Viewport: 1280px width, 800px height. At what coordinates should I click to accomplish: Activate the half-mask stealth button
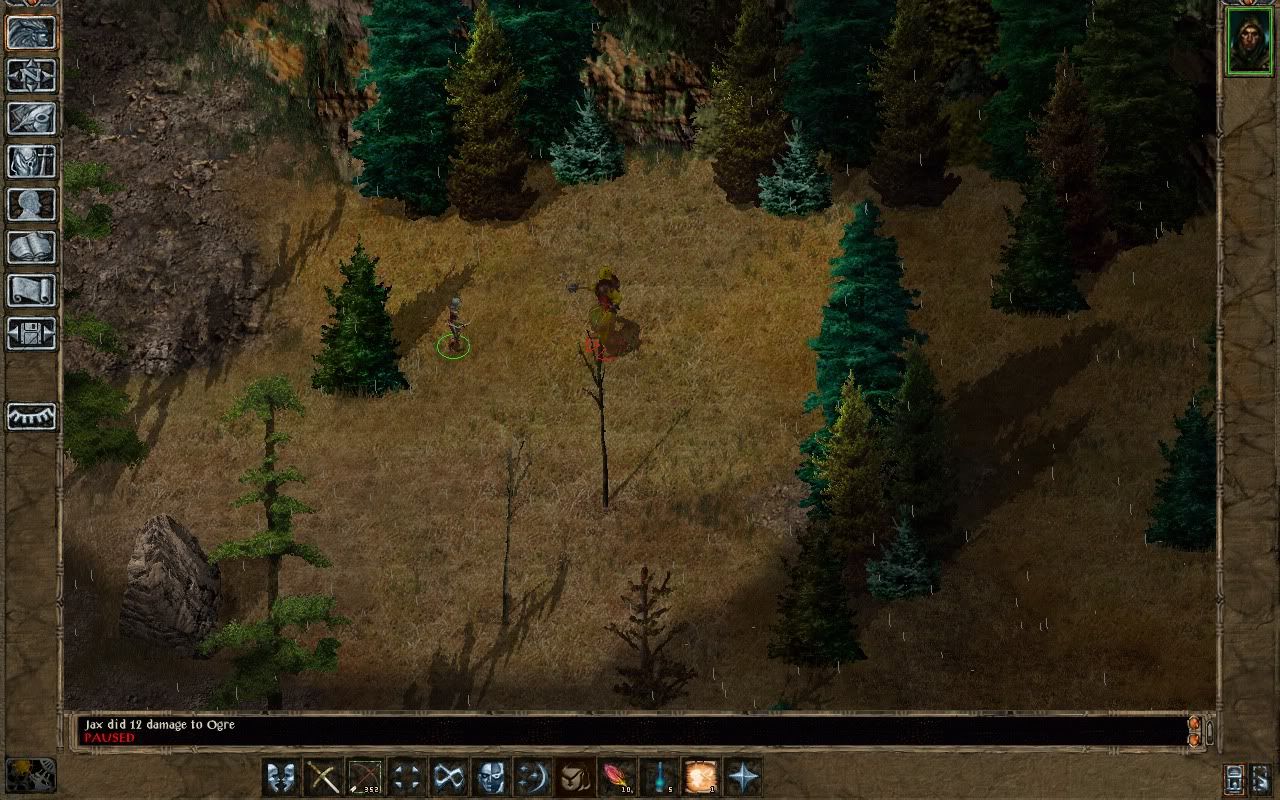click(x=491, y=777)
